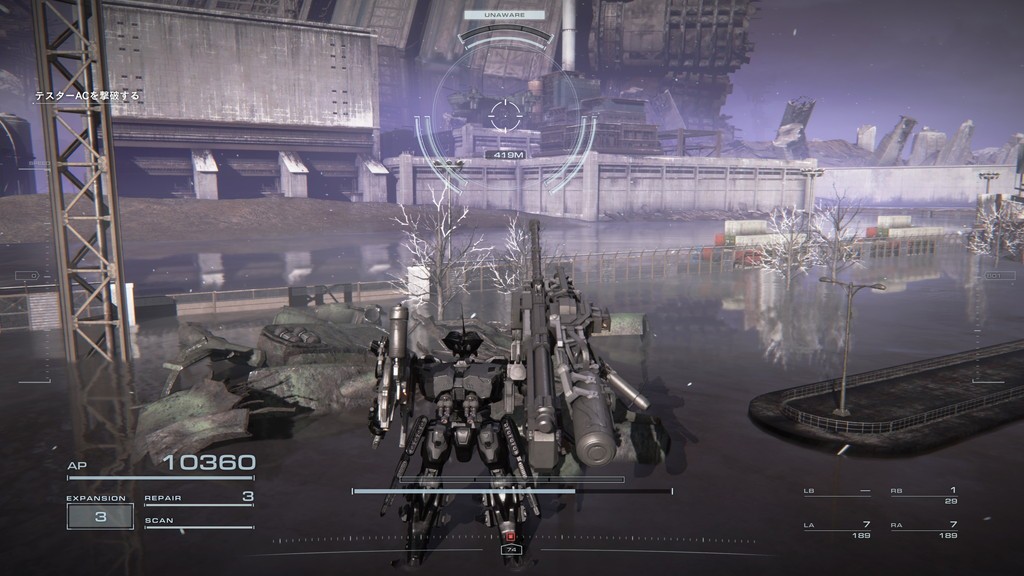This screenshot has width=1024, height=576.
Task: Activate the Expansion box showing 3
Action: pyautogui.click(x=100, y=516)
